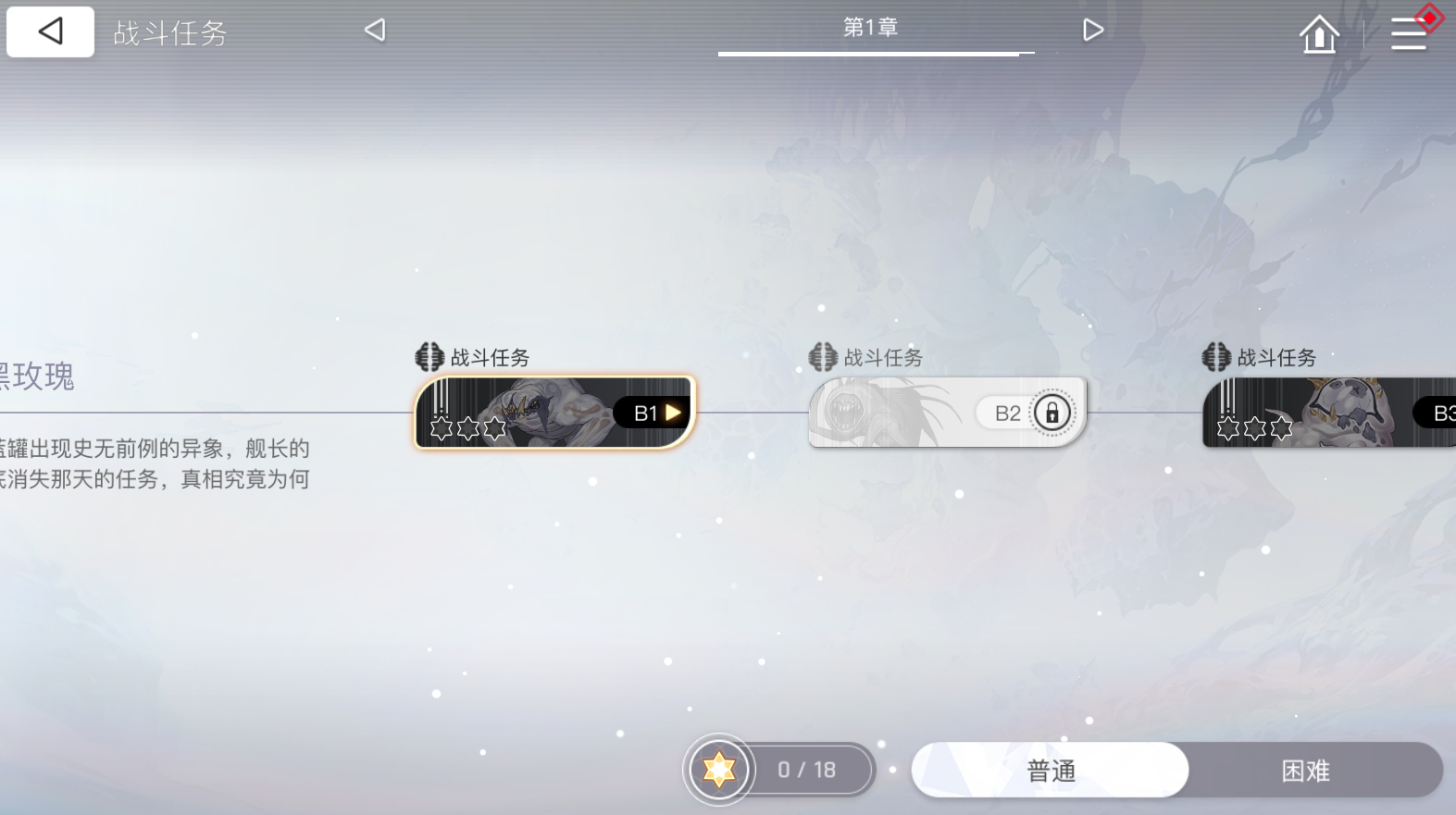The width and height of the screenshot is (1456, 815).
Task: Click the chapter progress bar under 第1章
Action: point(874,53)
